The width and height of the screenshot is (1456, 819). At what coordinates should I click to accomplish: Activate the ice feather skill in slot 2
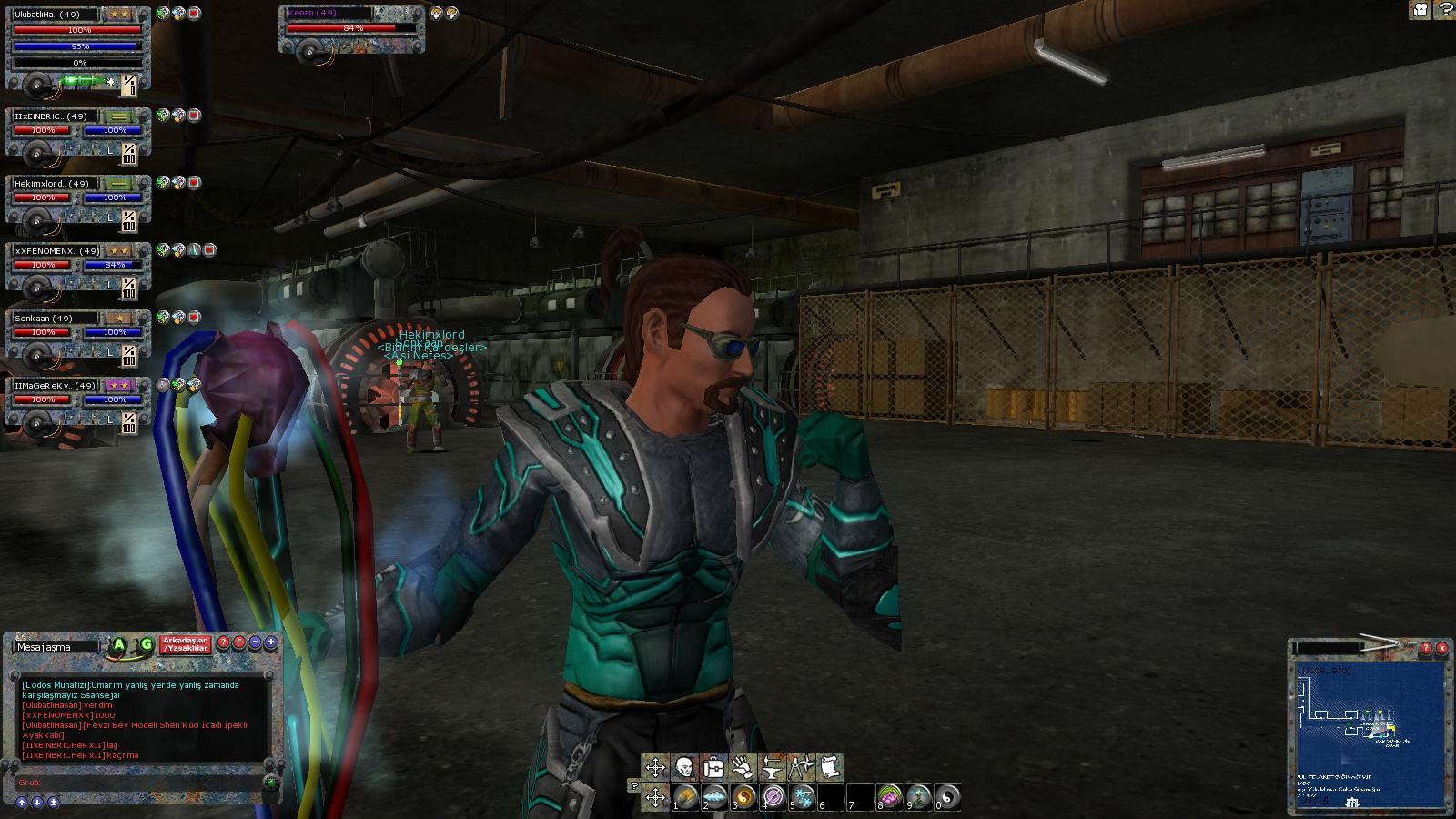pyautogui.click(x=714, y=798)
